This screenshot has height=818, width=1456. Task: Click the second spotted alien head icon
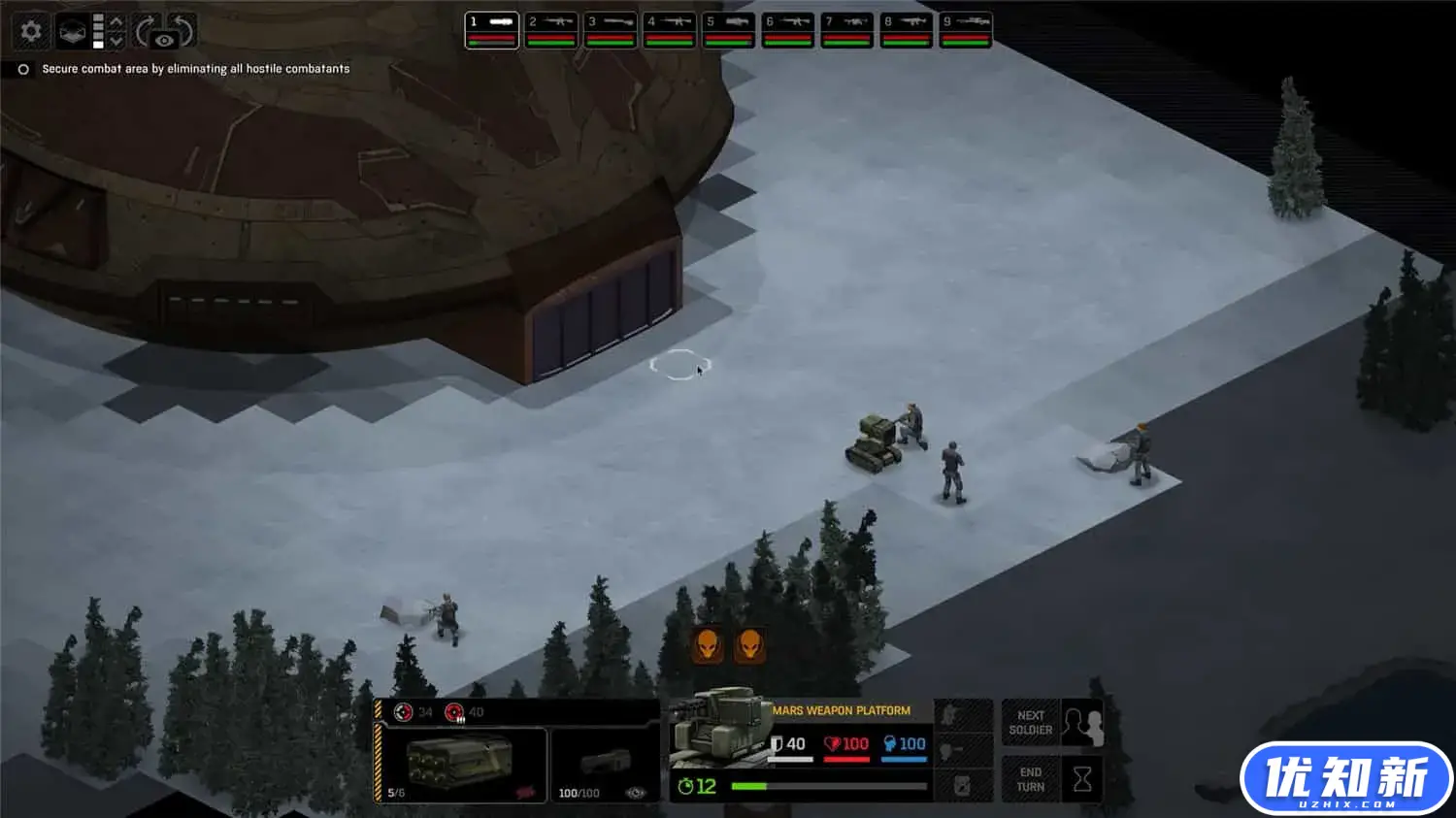click(x=749, y=644)
